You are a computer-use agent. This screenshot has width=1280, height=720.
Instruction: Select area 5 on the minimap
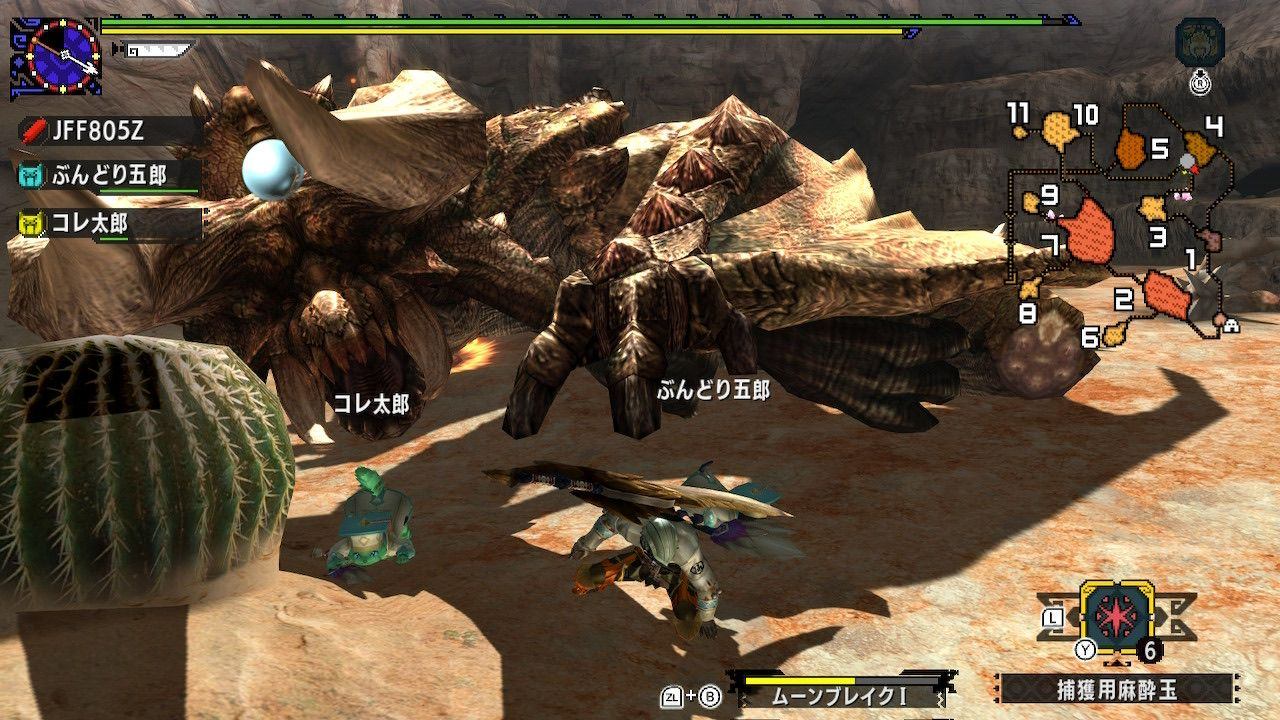(1131, 149)
